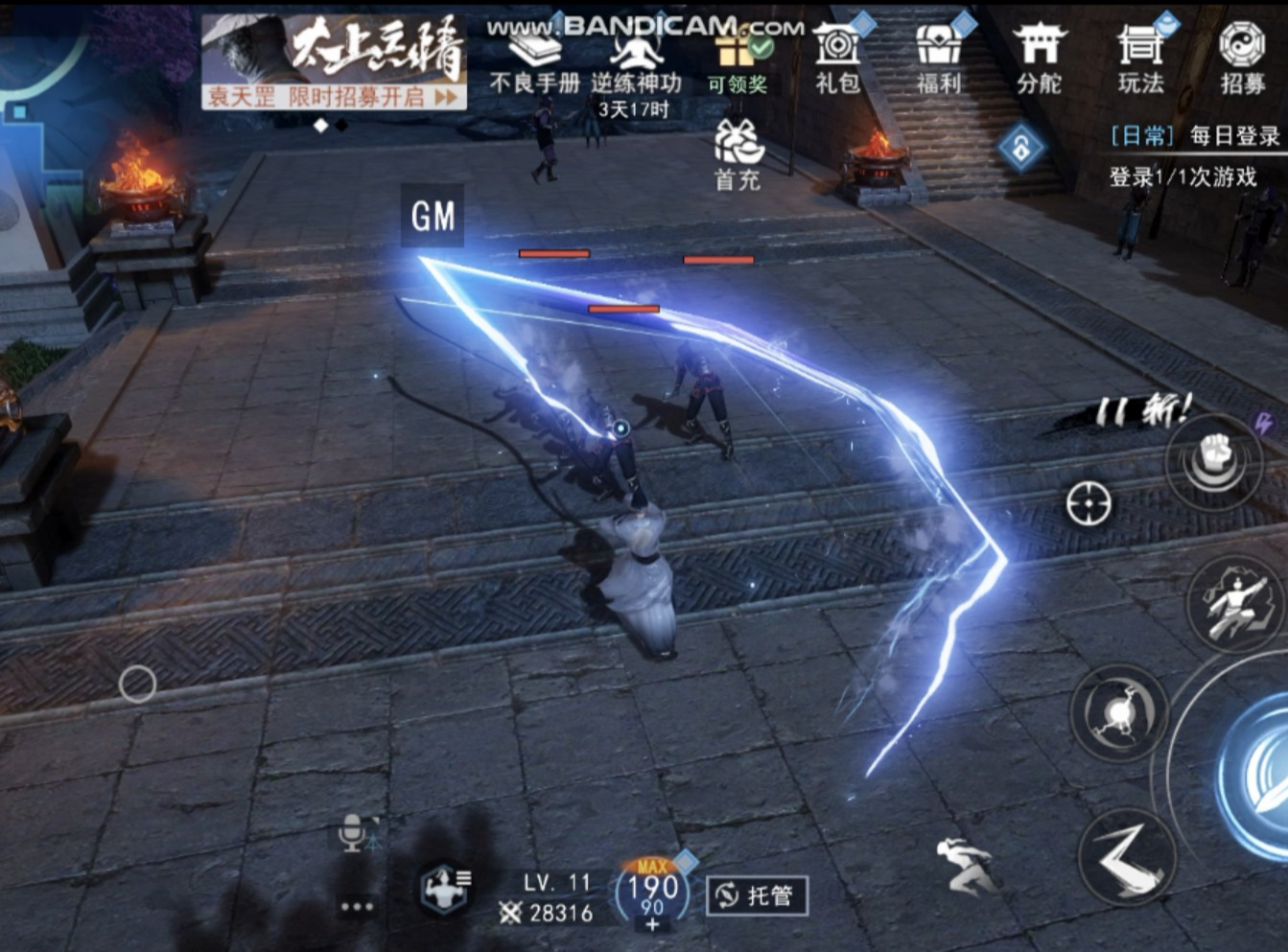Activate the target lock crosshair

1089,503
